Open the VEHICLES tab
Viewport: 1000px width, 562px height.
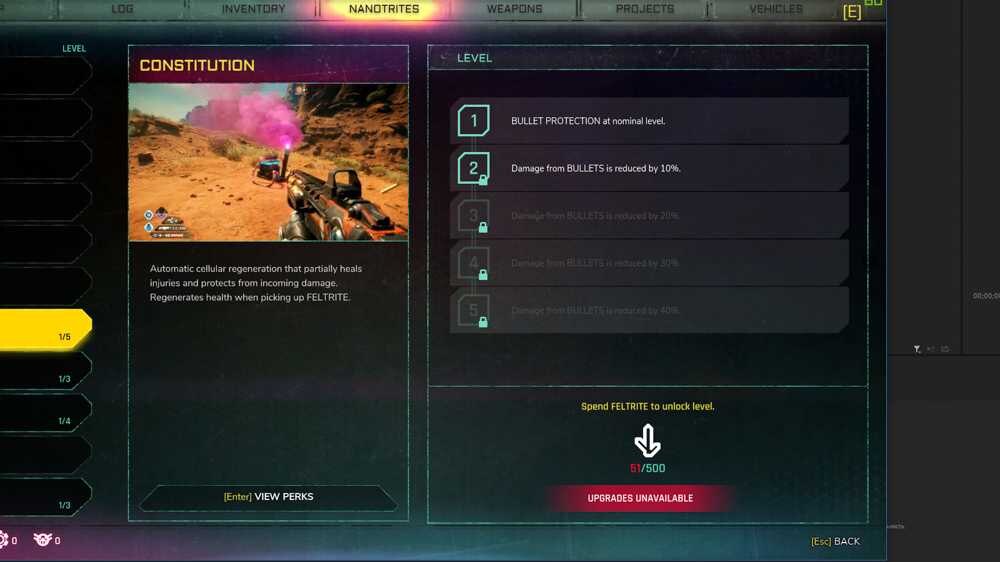click(776, 9)
